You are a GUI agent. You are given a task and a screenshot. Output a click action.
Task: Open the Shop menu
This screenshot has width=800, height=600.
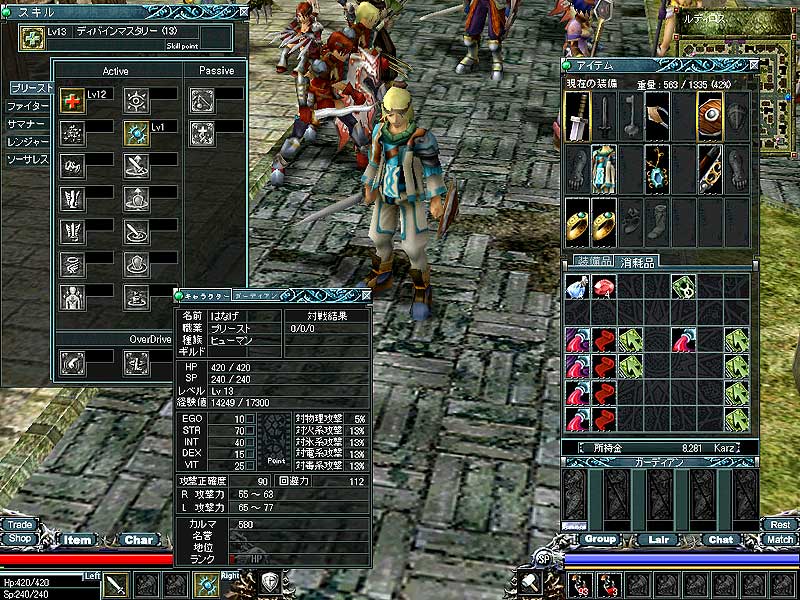point(19,538)
